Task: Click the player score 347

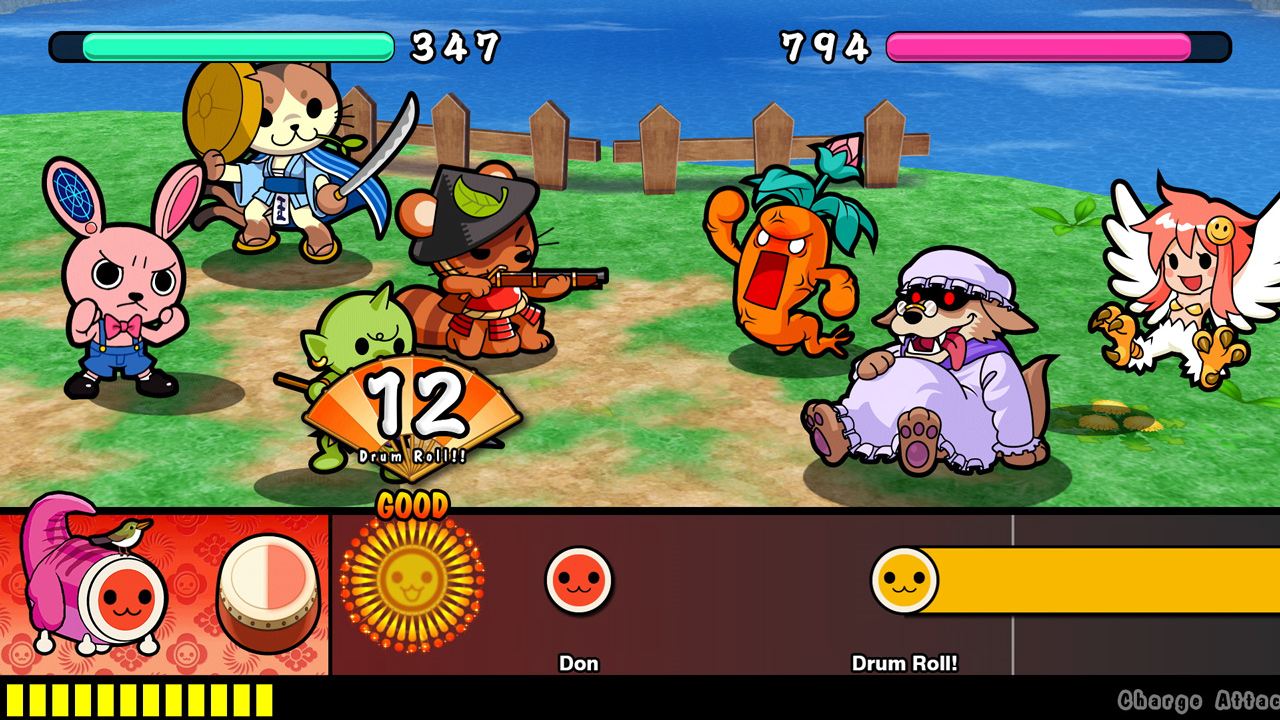Action: click(455, 46)
